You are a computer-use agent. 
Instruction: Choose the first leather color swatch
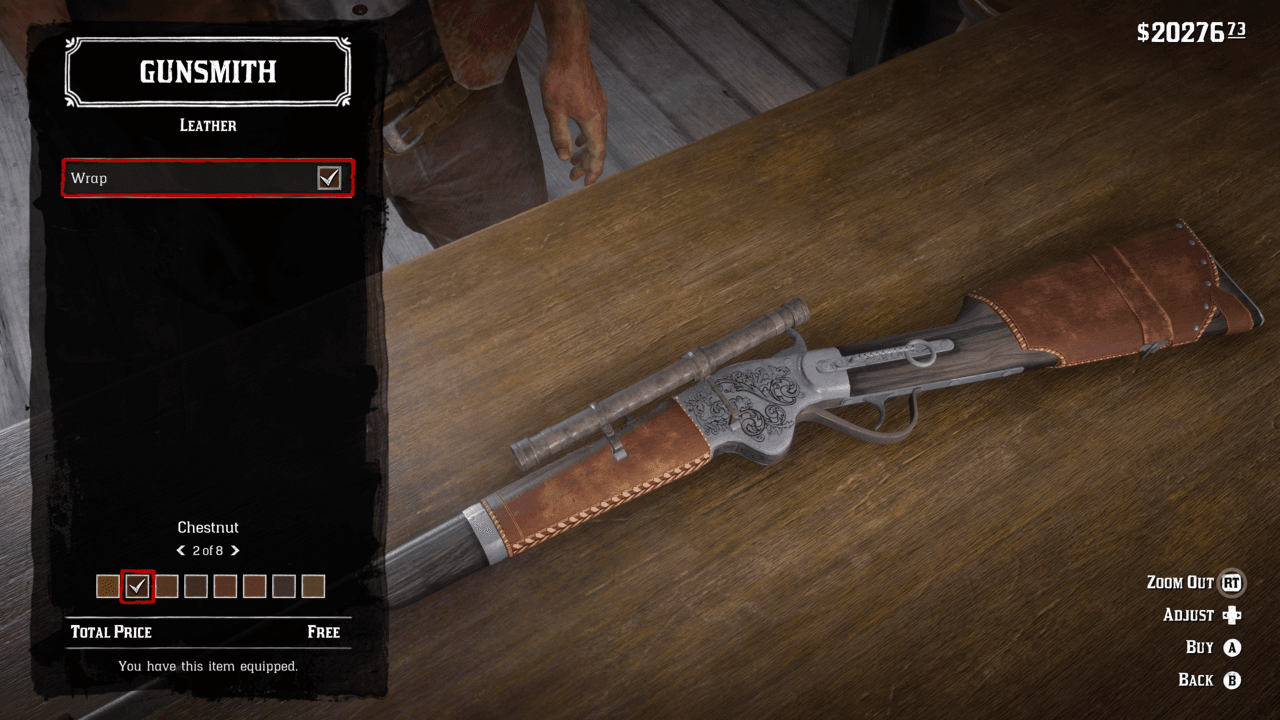pos(108,586)
